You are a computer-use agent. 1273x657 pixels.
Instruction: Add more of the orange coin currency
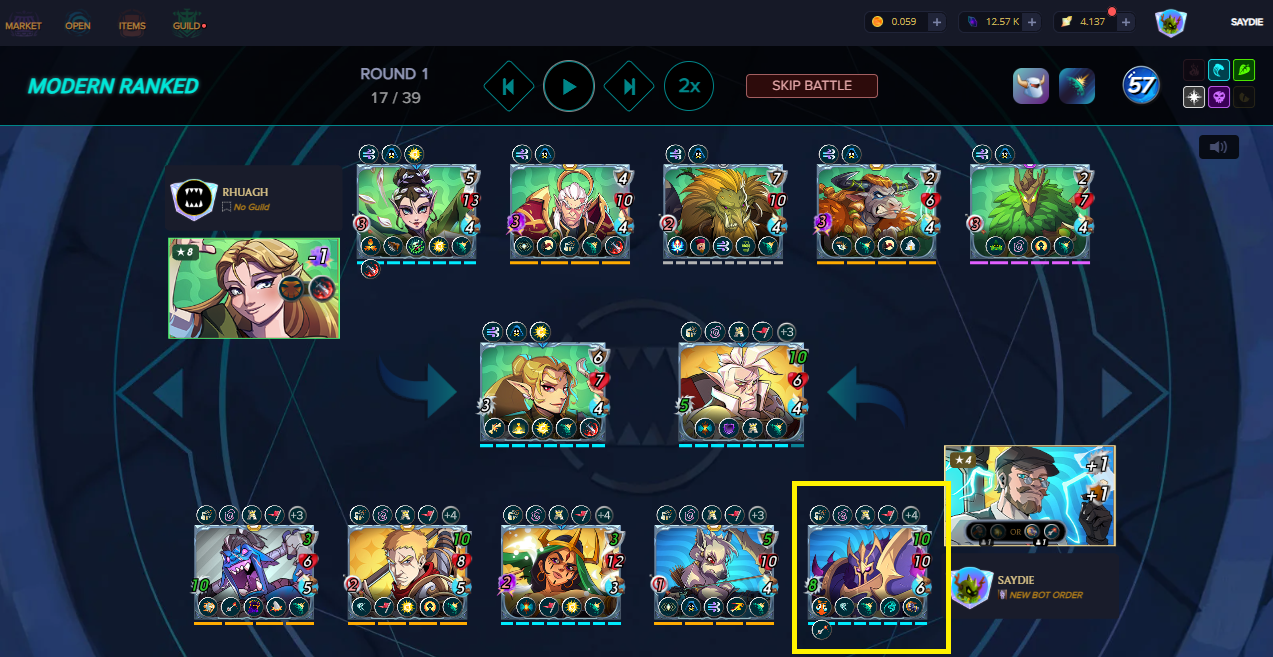(x=936, y=22)
